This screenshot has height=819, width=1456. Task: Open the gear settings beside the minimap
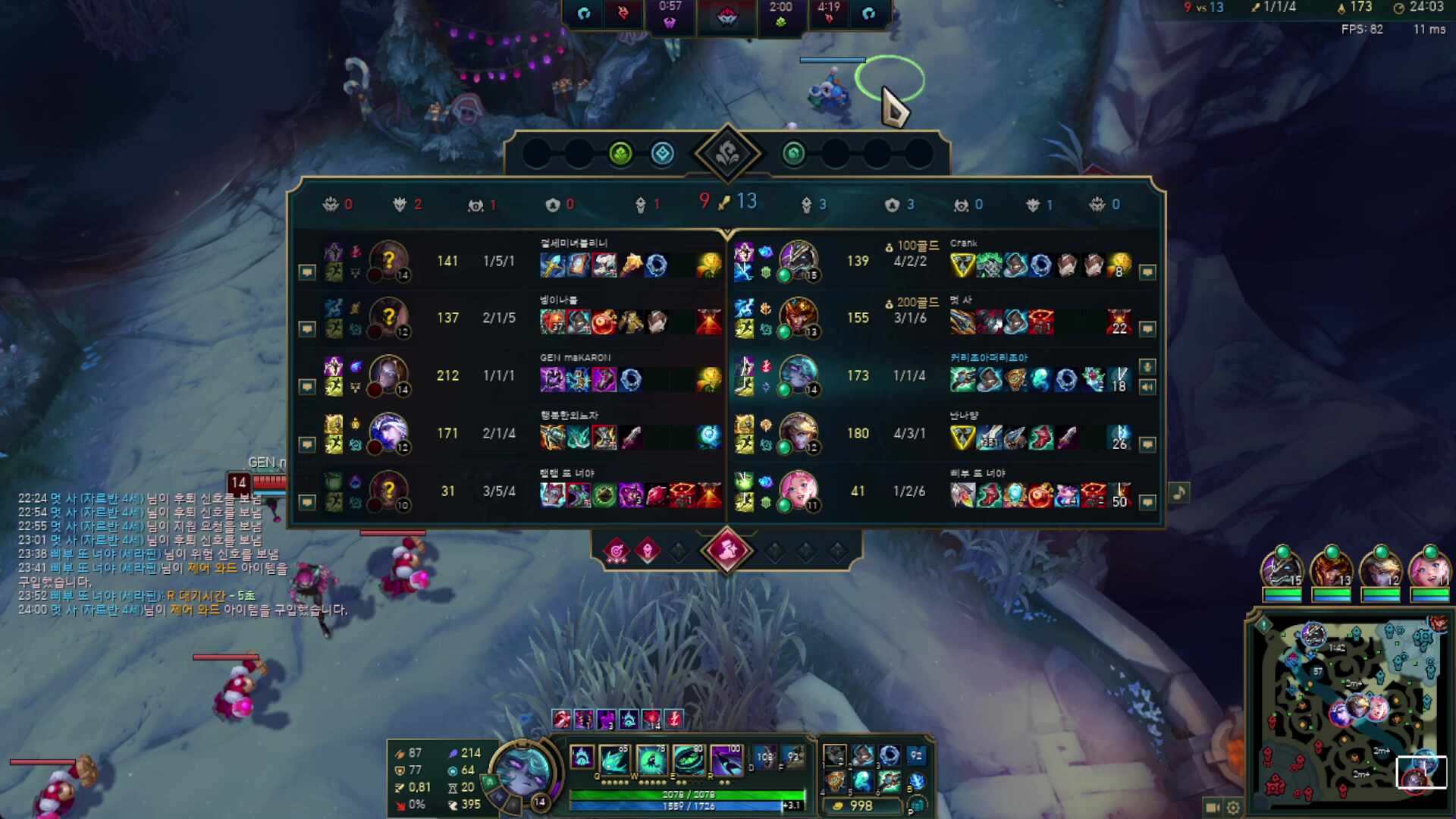pyautogui.click(x=1234, y=808)
